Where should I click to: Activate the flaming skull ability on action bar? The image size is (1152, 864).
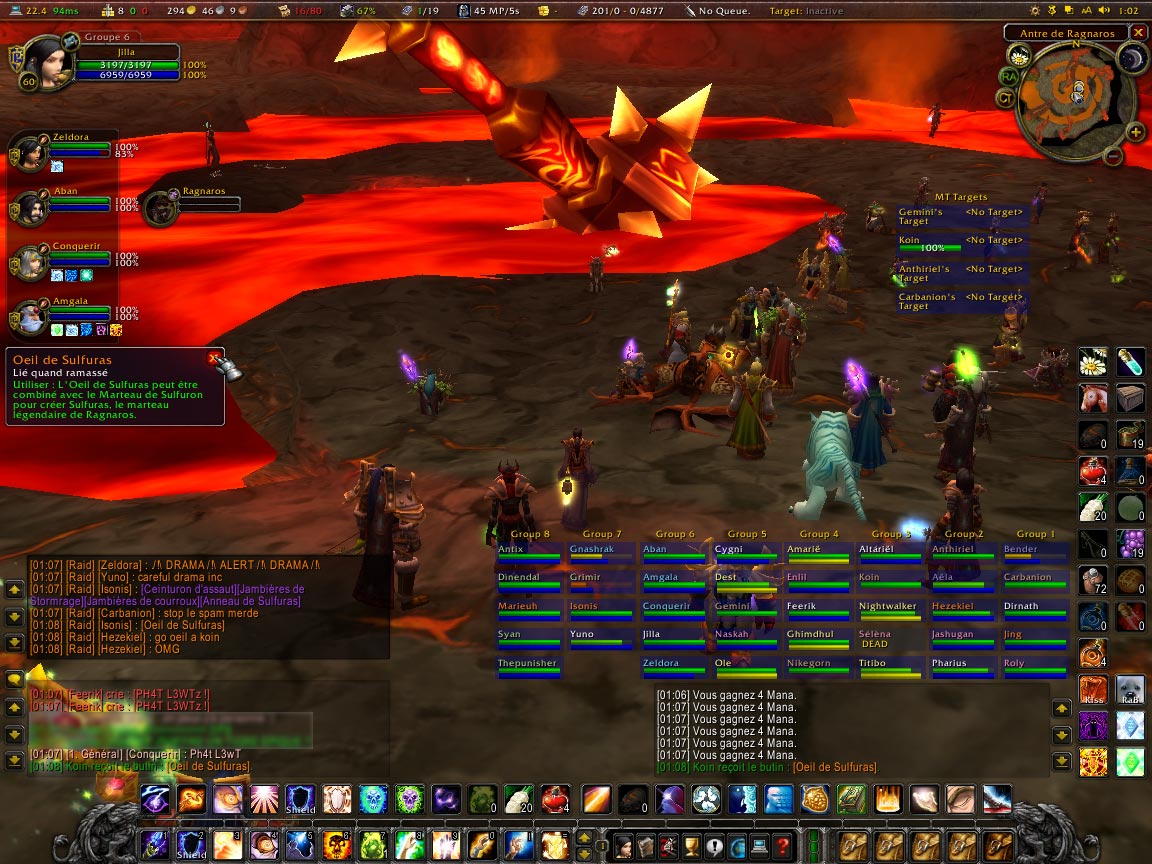(337, 845)
